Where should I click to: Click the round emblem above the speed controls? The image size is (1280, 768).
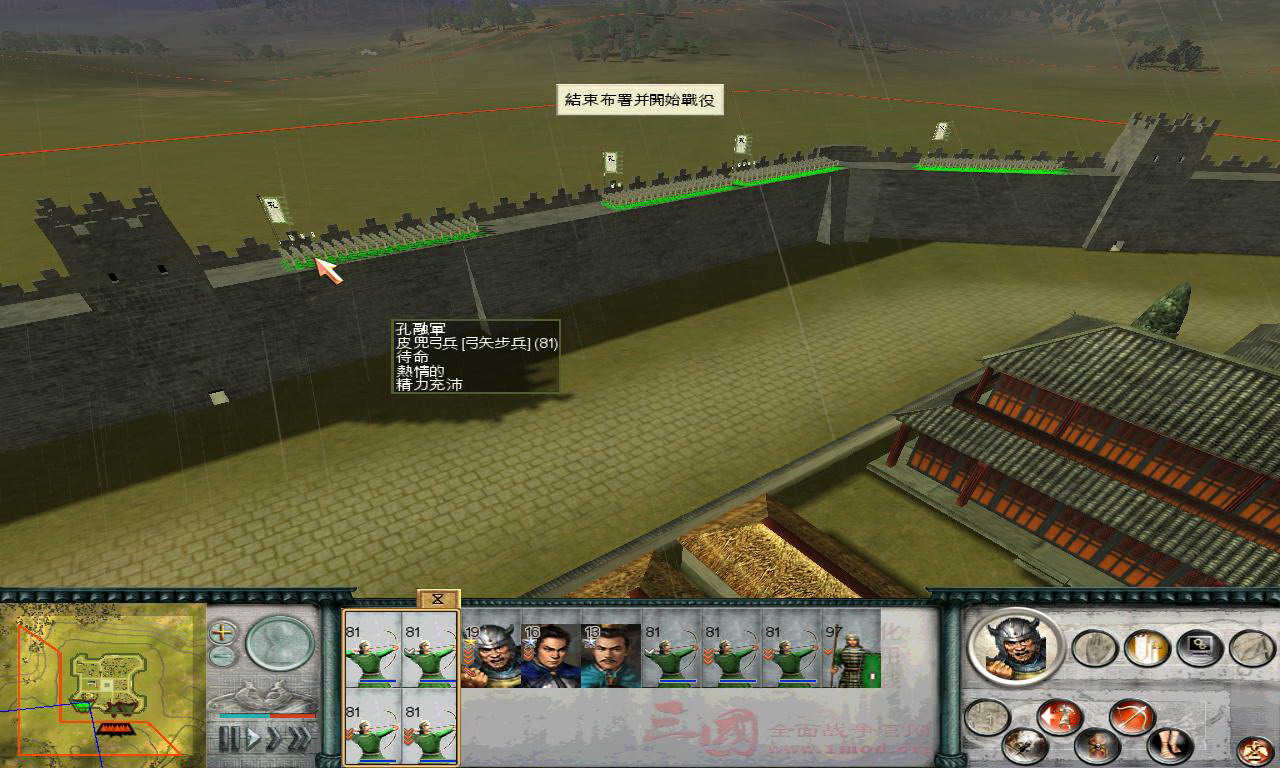click(278, 644)
